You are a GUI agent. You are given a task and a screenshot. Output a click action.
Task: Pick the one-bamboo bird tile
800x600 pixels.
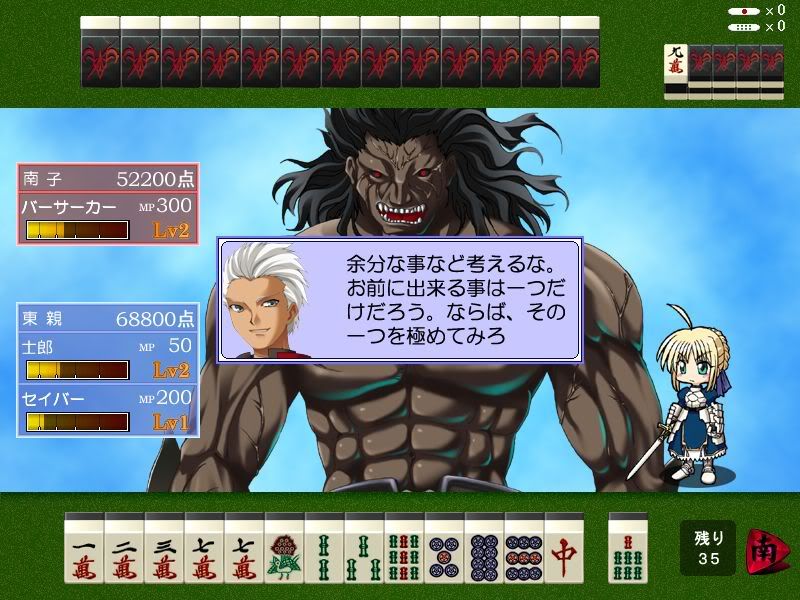click(x=284, y=549)
